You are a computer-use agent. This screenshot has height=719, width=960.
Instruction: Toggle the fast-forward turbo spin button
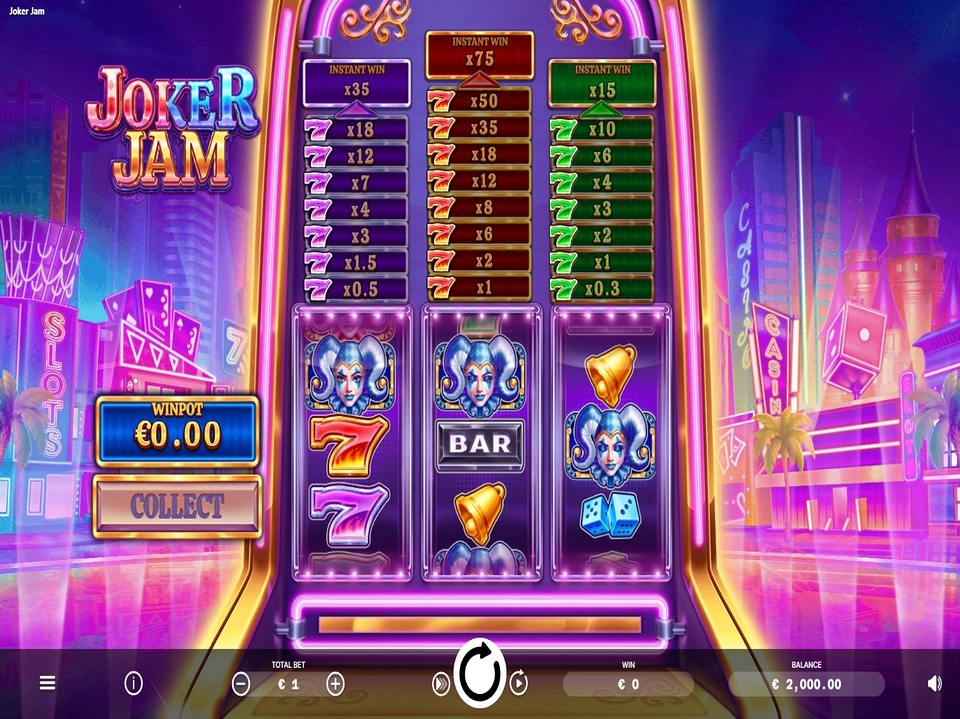[440, 683]
